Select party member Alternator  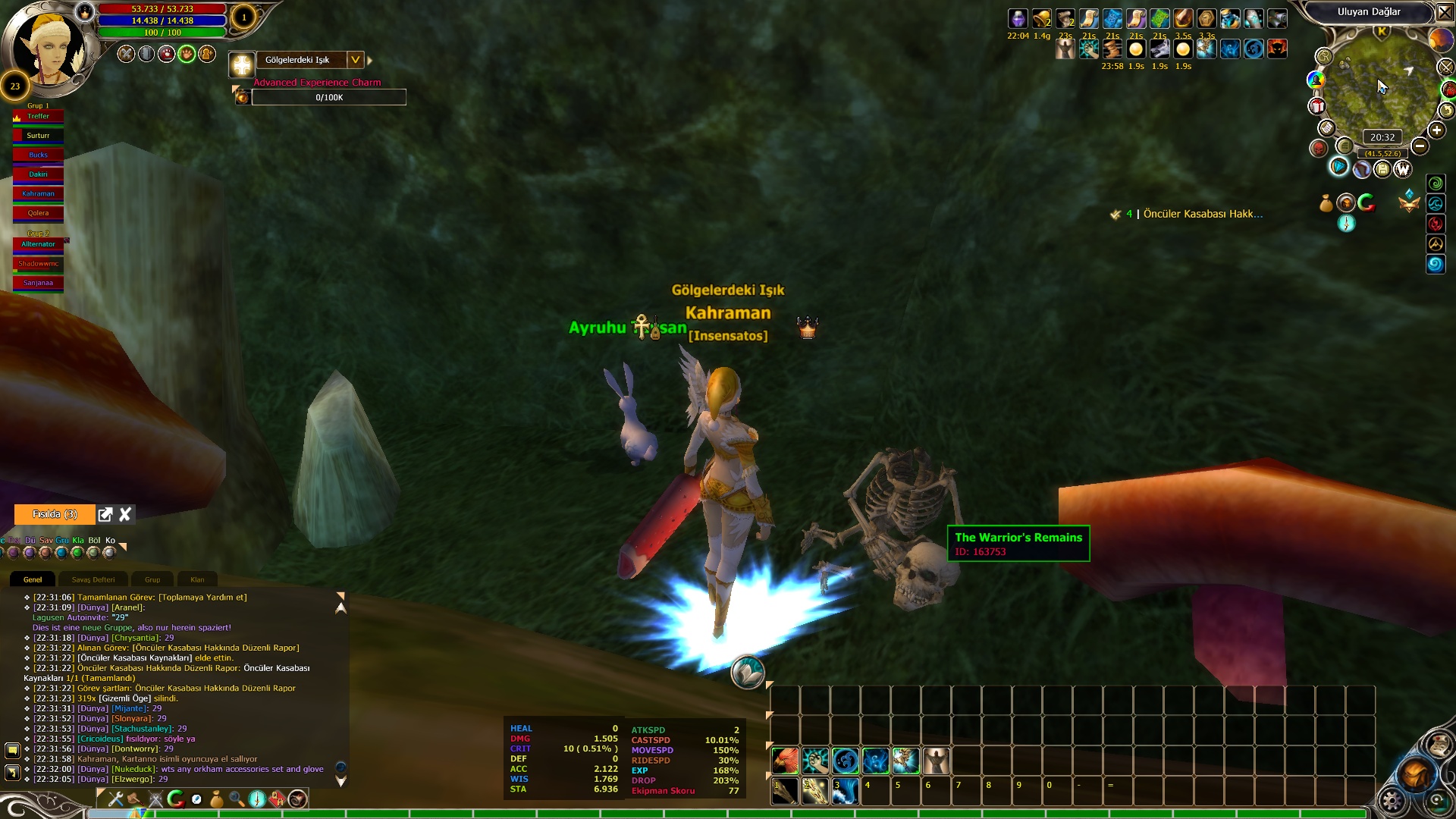[x=38, y=244]
